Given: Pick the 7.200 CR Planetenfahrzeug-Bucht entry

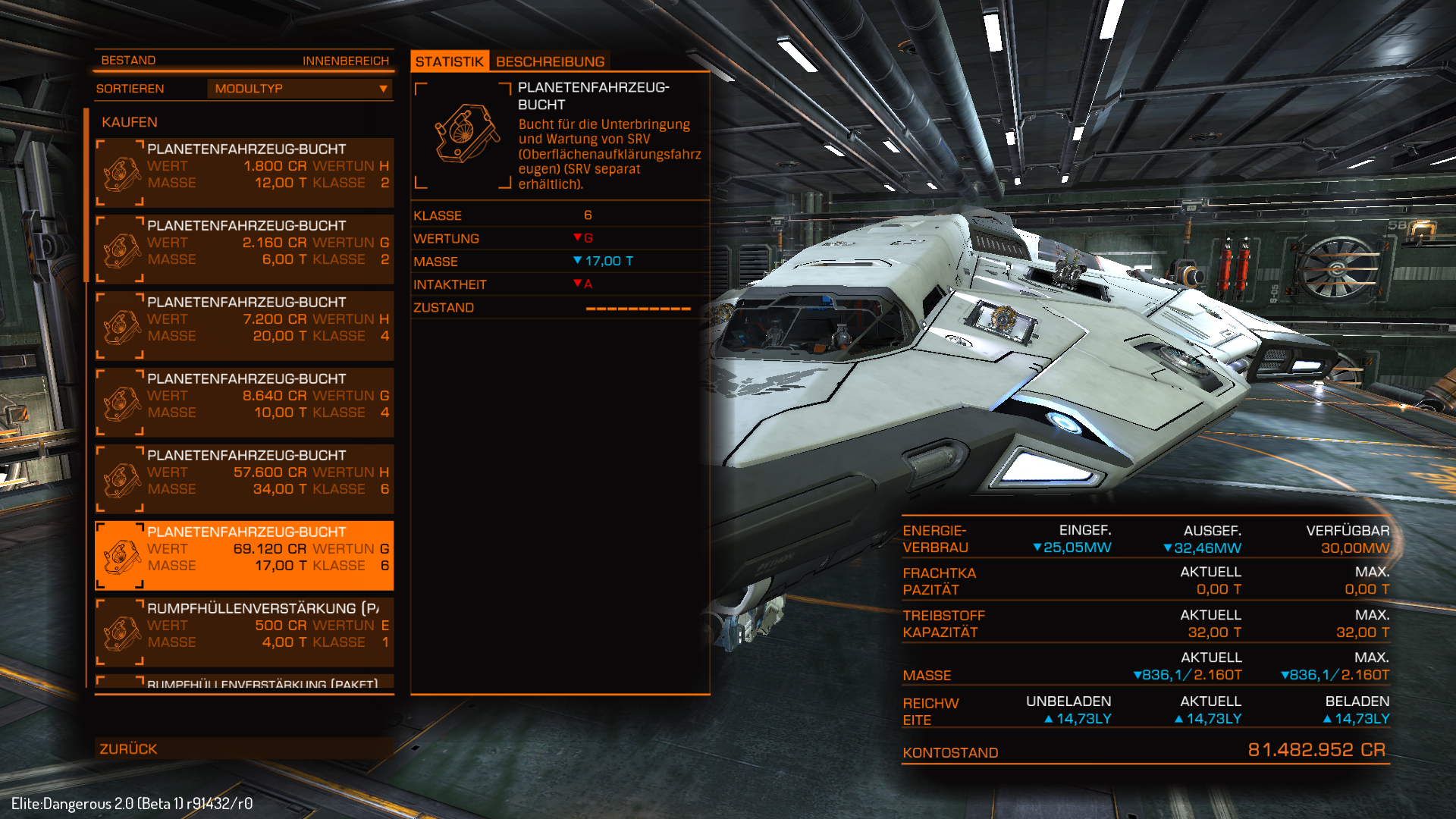Looking at the screenshot, I should coord(244,326).
